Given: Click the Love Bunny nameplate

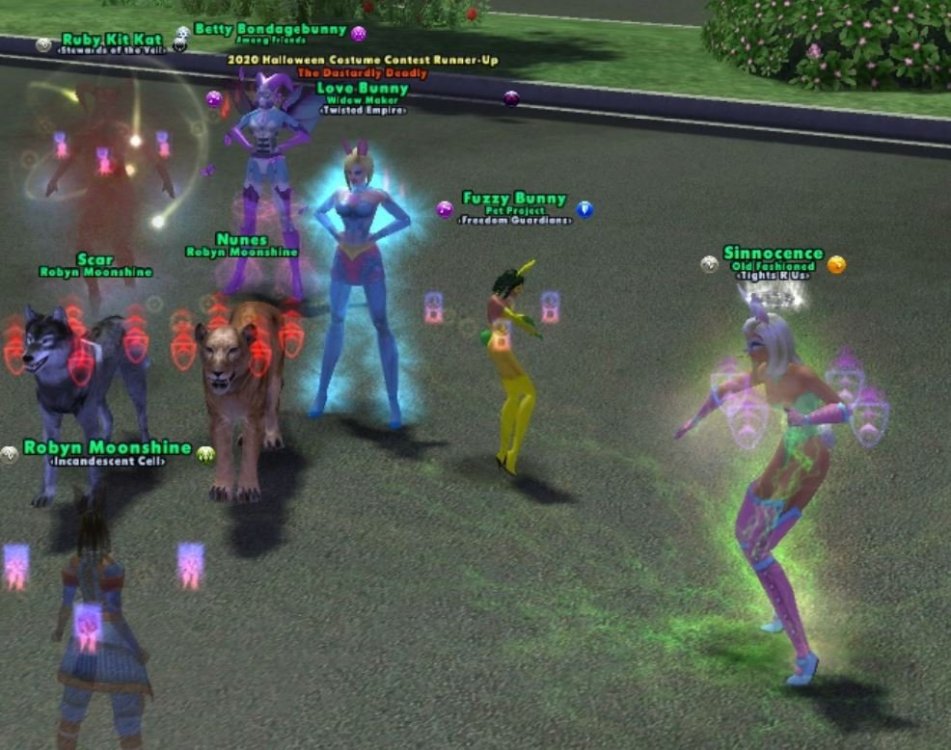Looking at the screenshot, I should [362, 88].
